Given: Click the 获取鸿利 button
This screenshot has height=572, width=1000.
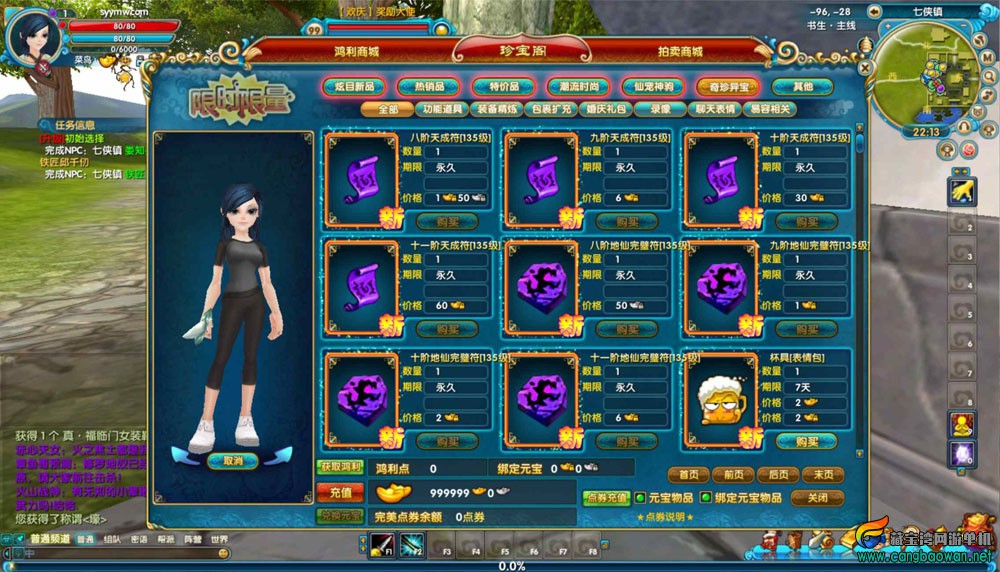Looking at the screenshot, I should (x=340, y=467).
